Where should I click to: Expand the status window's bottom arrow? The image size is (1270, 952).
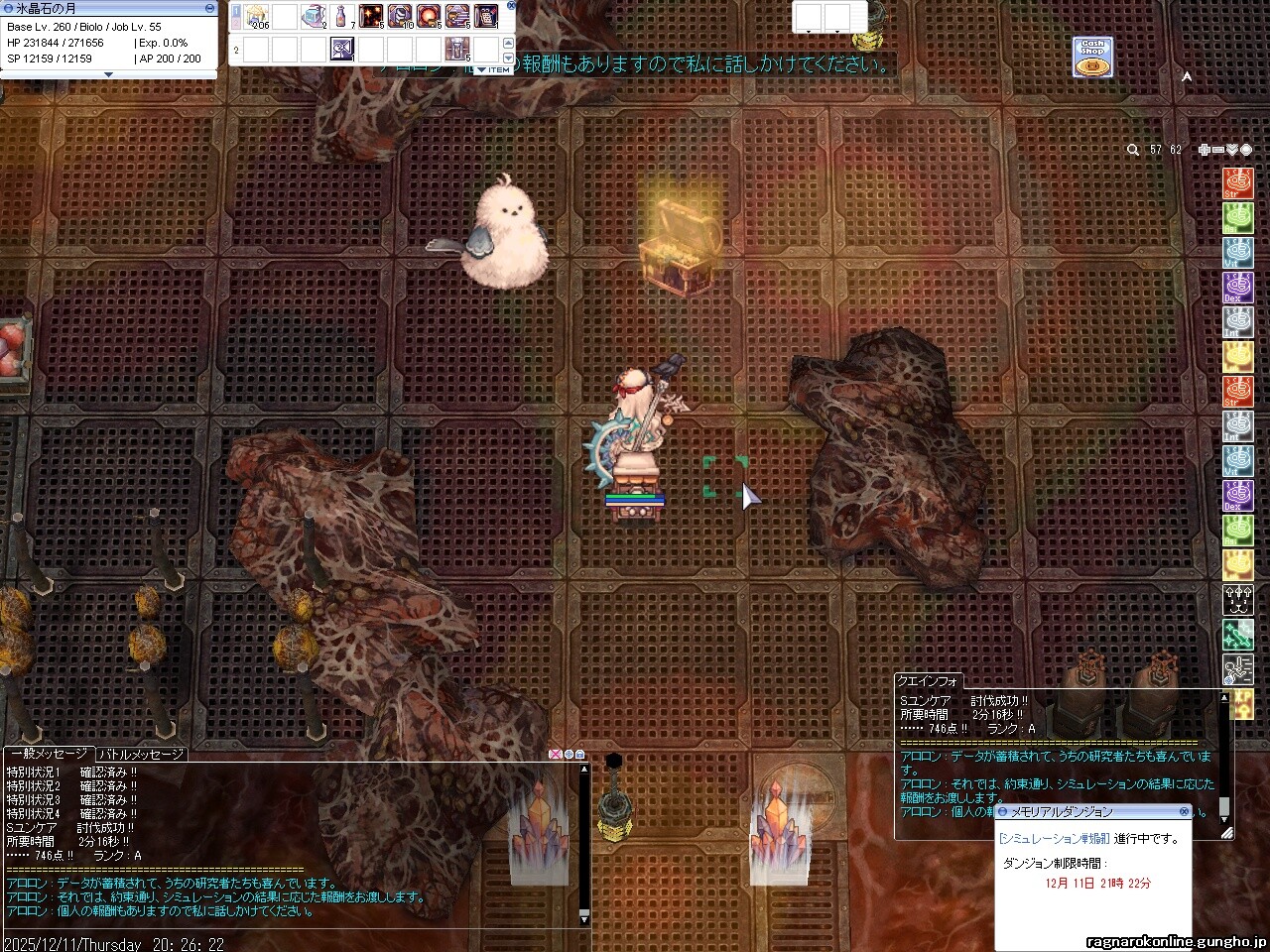tap(109, 74)
